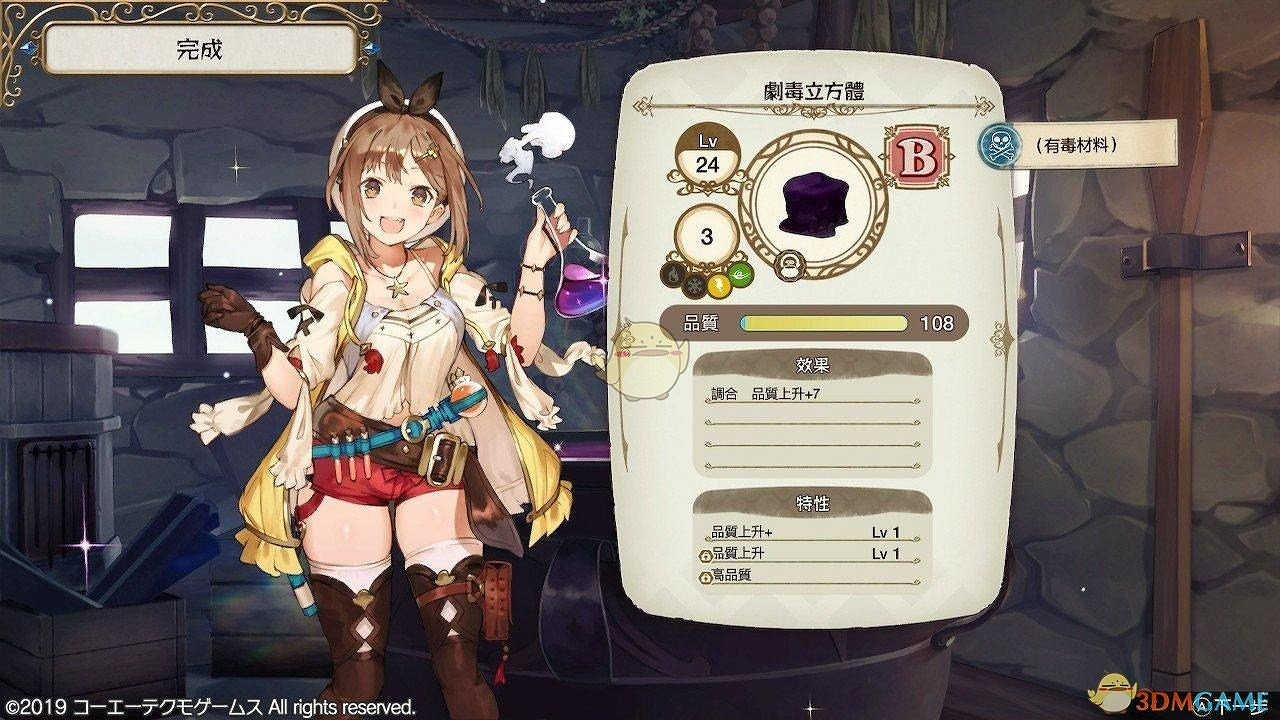
Task: Select the ice element icon
Action: [696, 287]
